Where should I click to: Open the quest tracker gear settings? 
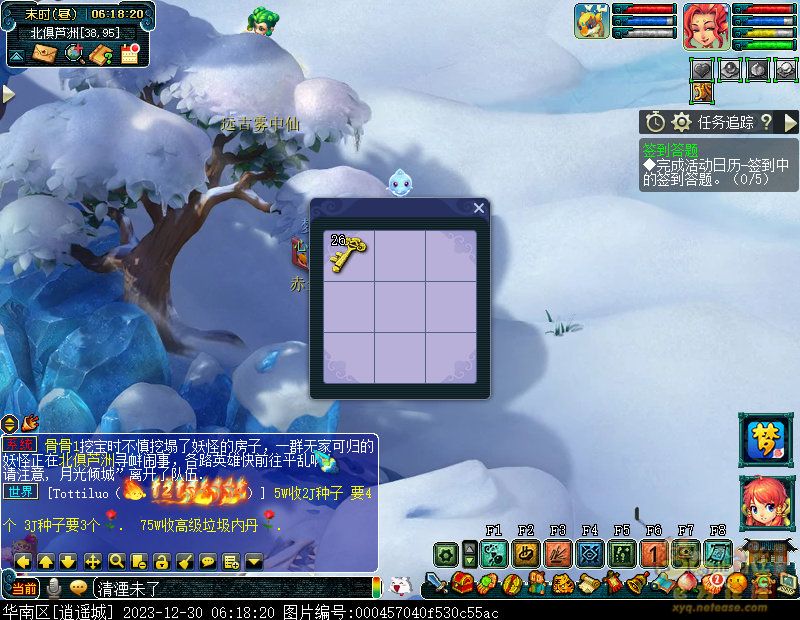[x=682, y=122]
